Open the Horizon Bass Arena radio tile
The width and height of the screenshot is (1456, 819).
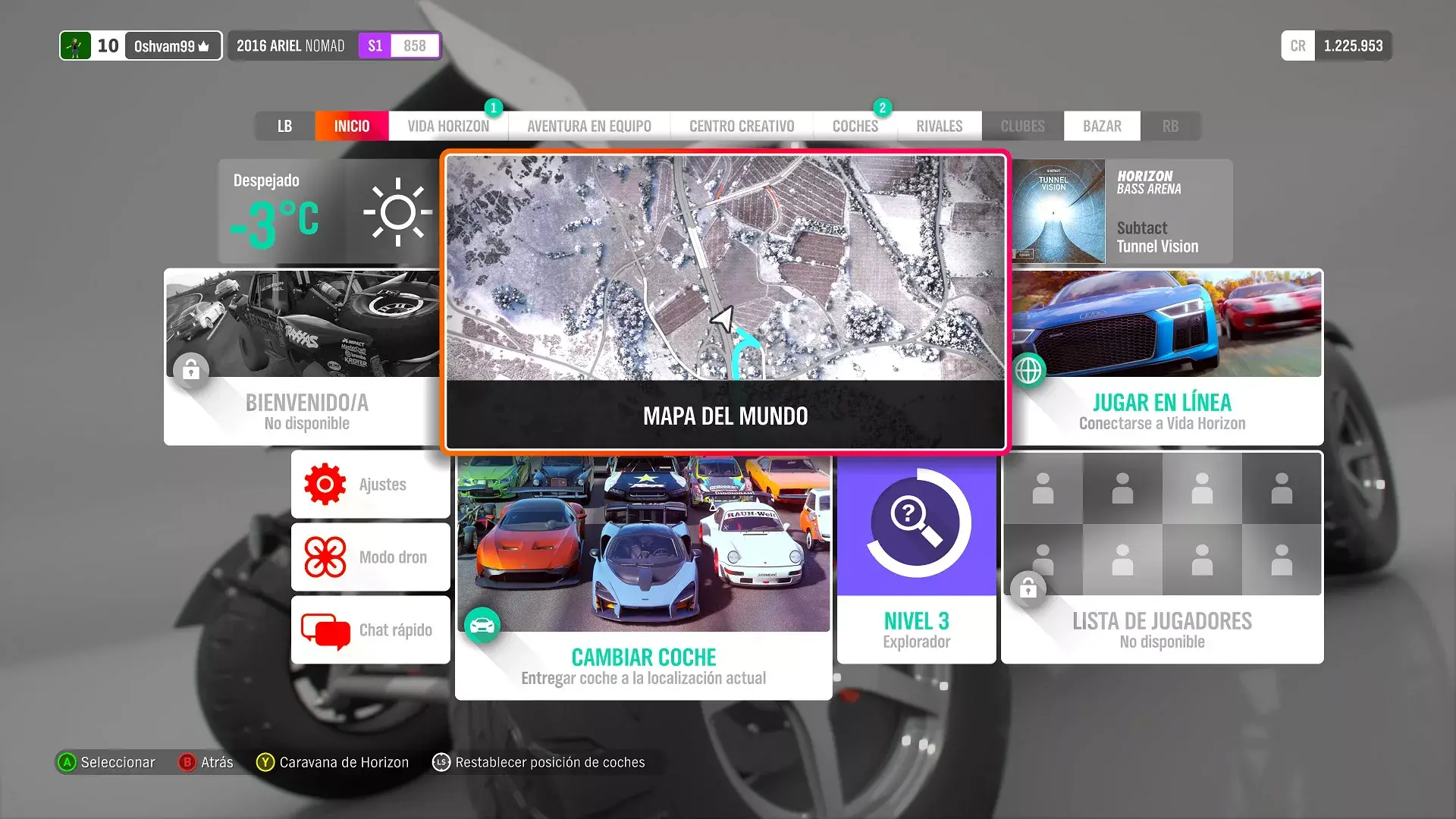pyautogui.click(x=1121, y=212)
